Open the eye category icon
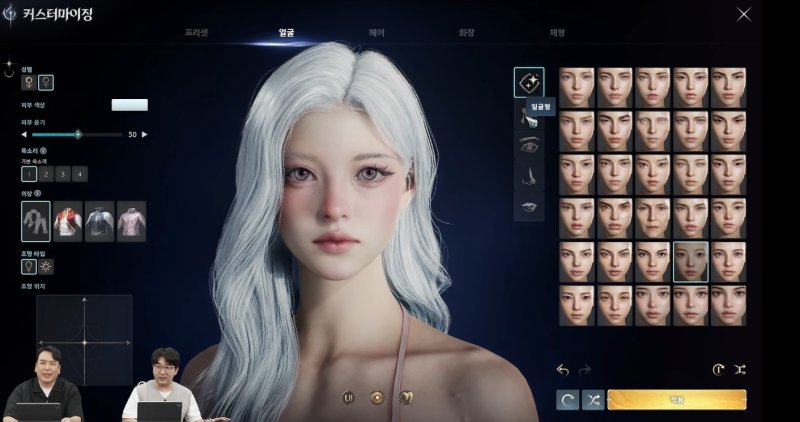Image resolution: width=800 pixels, height=422 pixels. (x=529, y=146)
